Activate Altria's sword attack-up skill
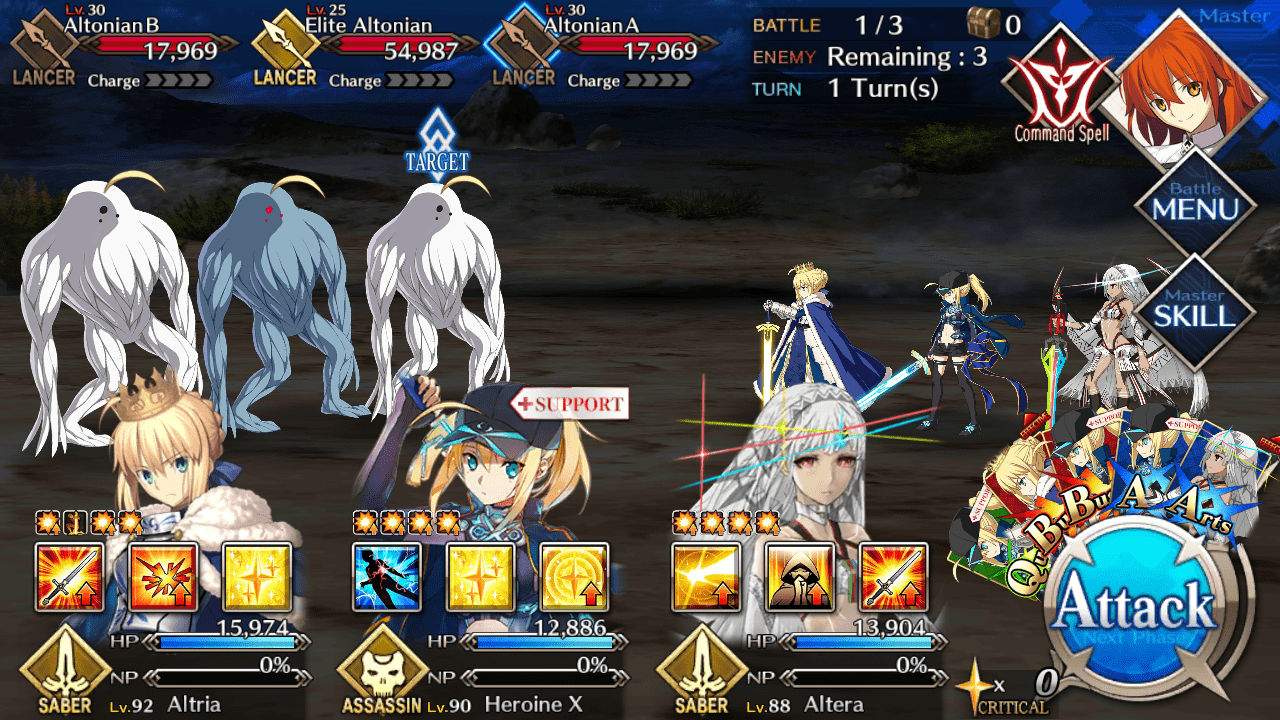 (70, 577)
